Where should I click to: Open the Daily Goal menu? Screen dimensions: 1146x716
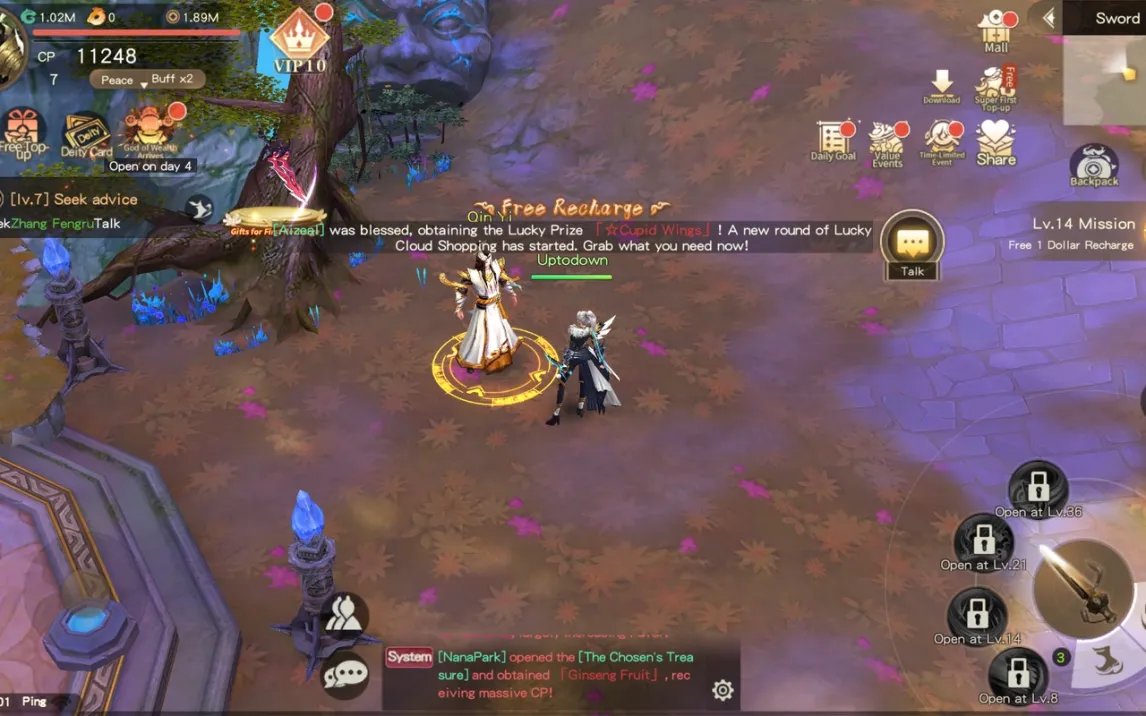(833, 141)
